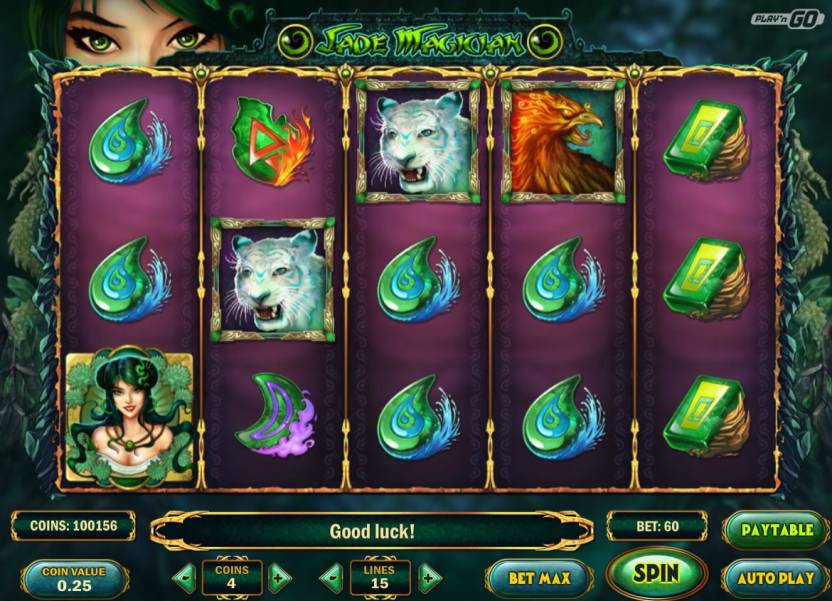832x601 pixels.
Task: Increase the number of lines
Action: 428,577
